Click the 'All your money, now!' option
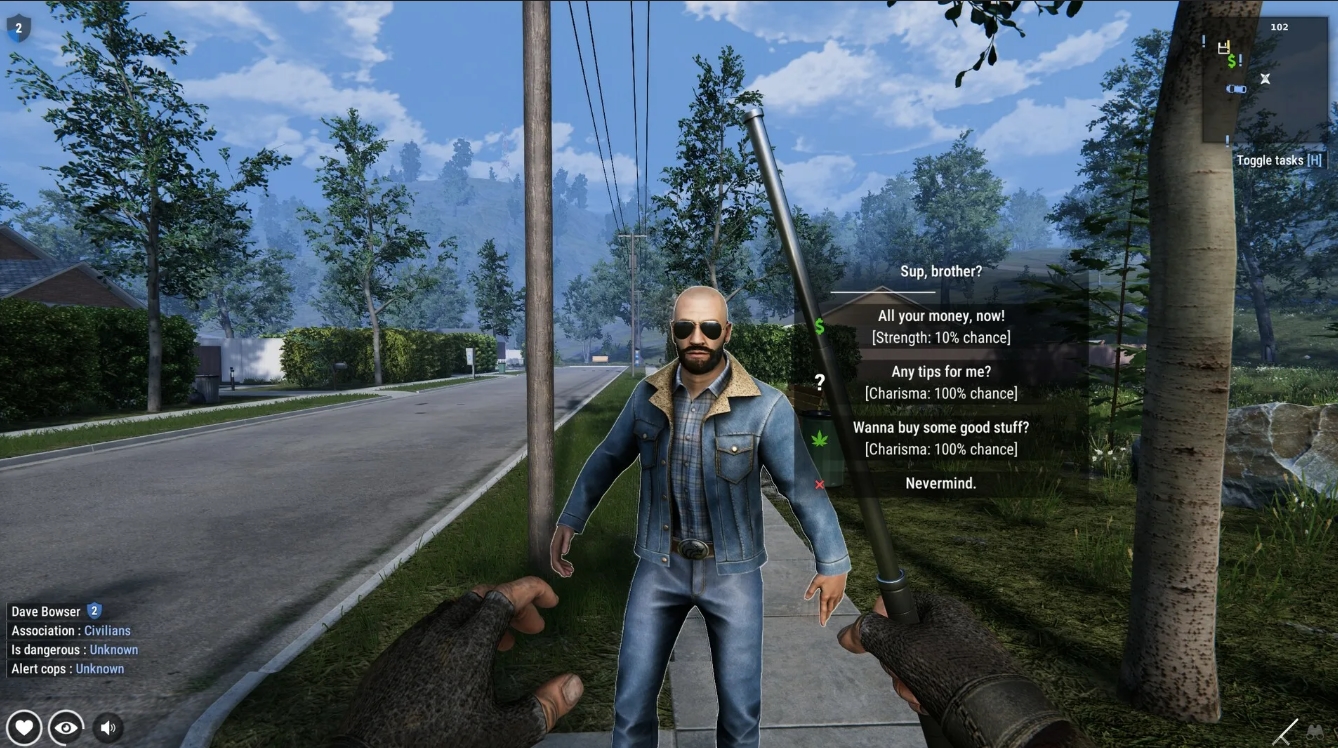The image size is (1338, 748). (943, 315)
